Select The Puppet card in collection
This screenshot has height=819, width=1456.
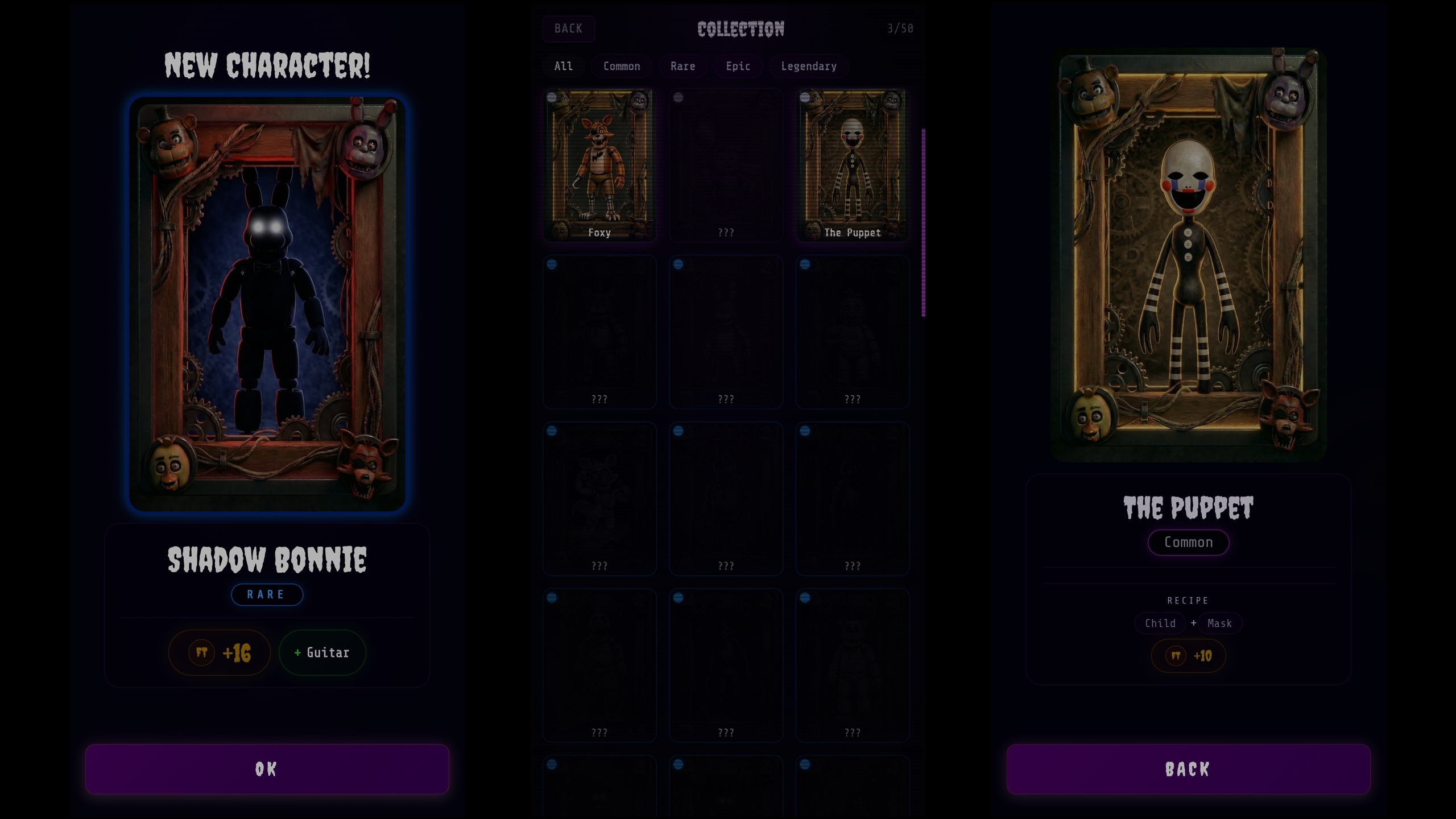tap(852, 165)
